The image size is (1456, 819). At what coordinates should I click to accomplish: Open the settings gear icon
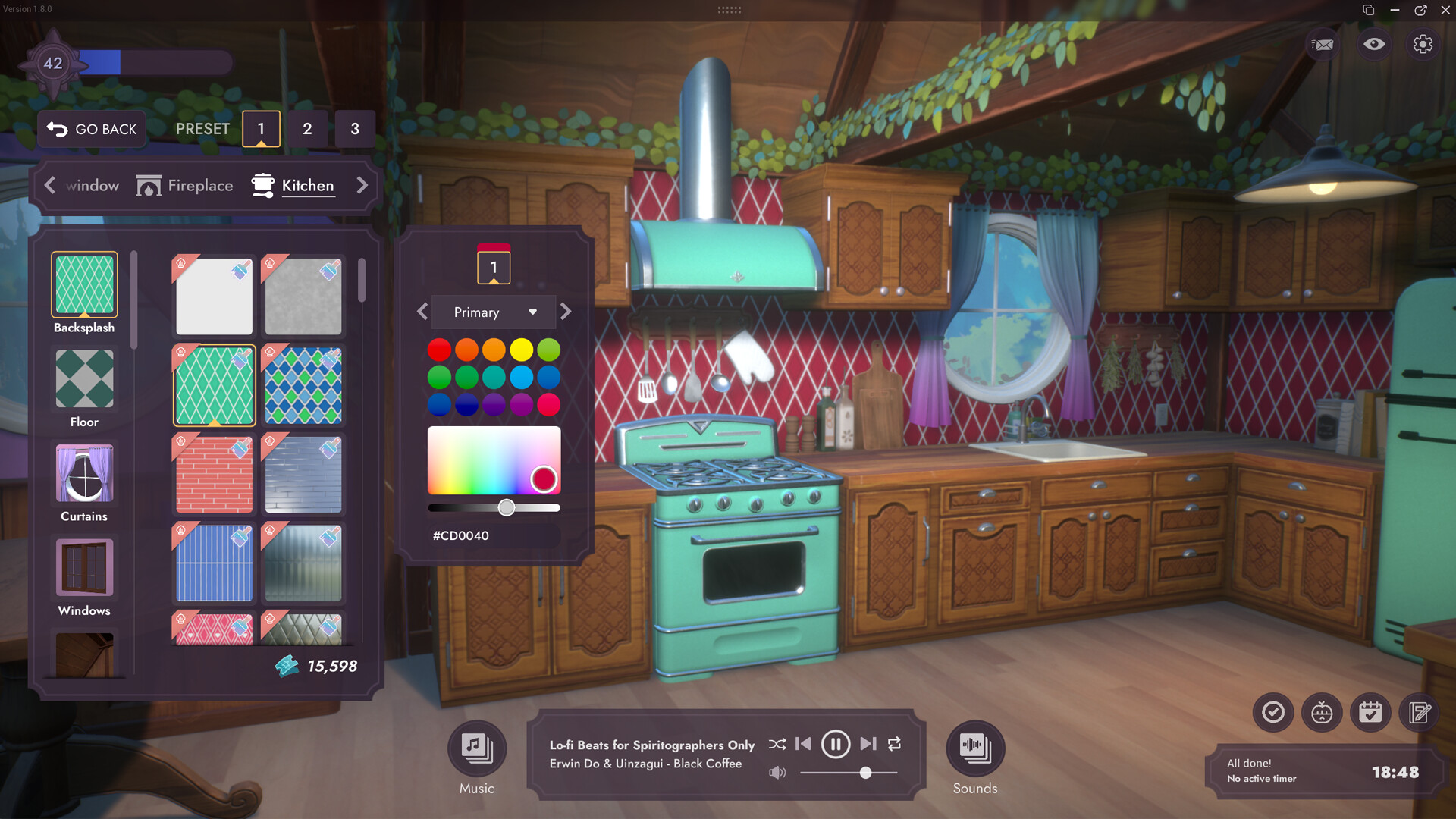[1423, 44]
